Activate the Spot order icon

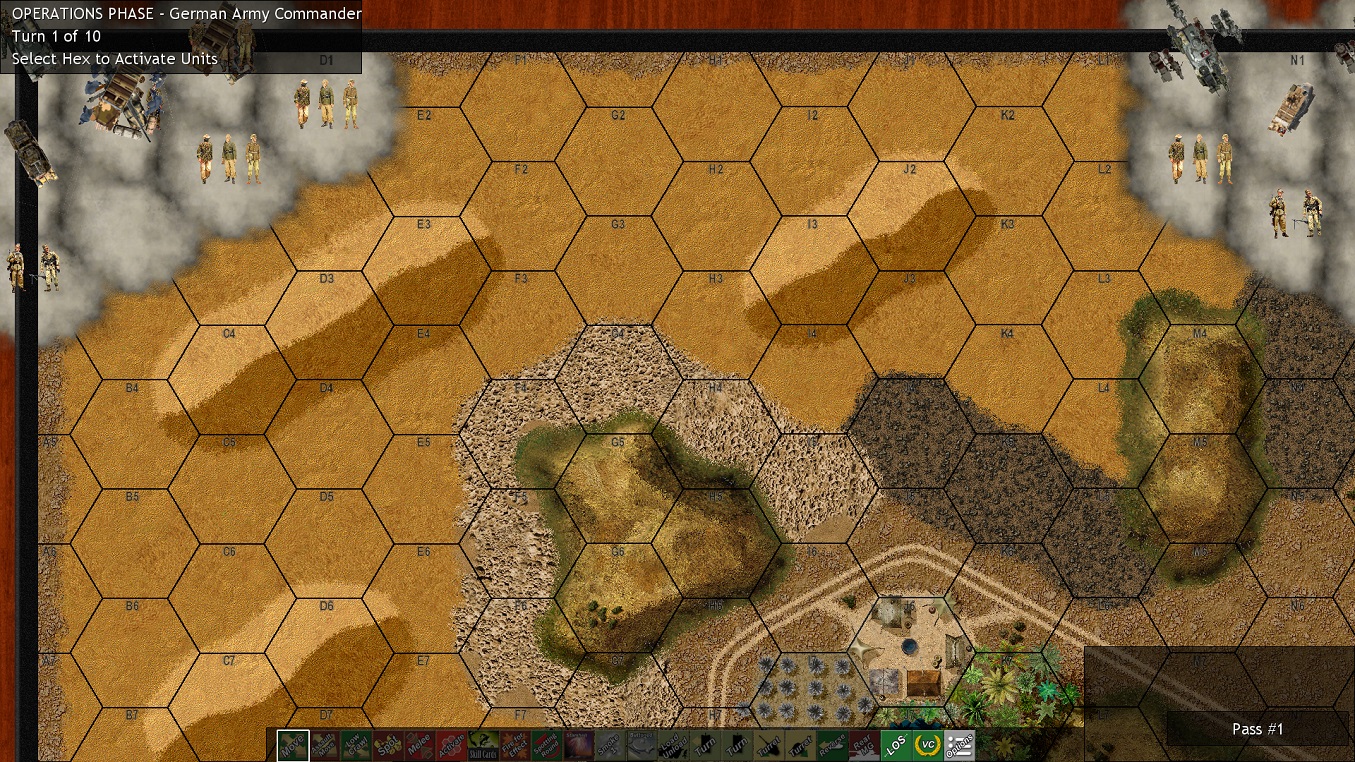387,746
